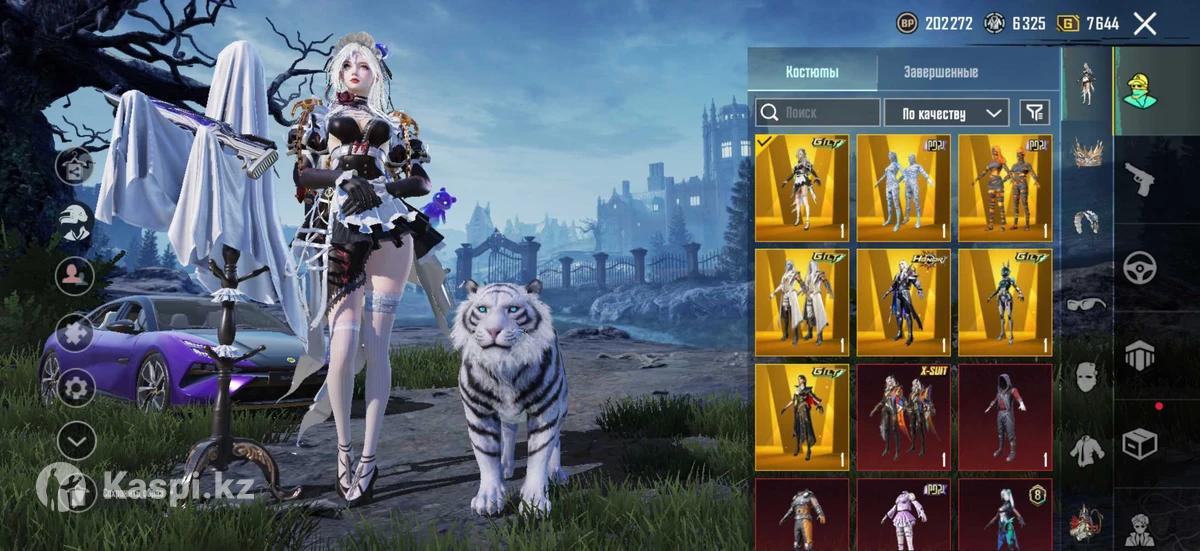Open the glasses accessory category
1200x551 pixels.
(x=1086, y=304)
